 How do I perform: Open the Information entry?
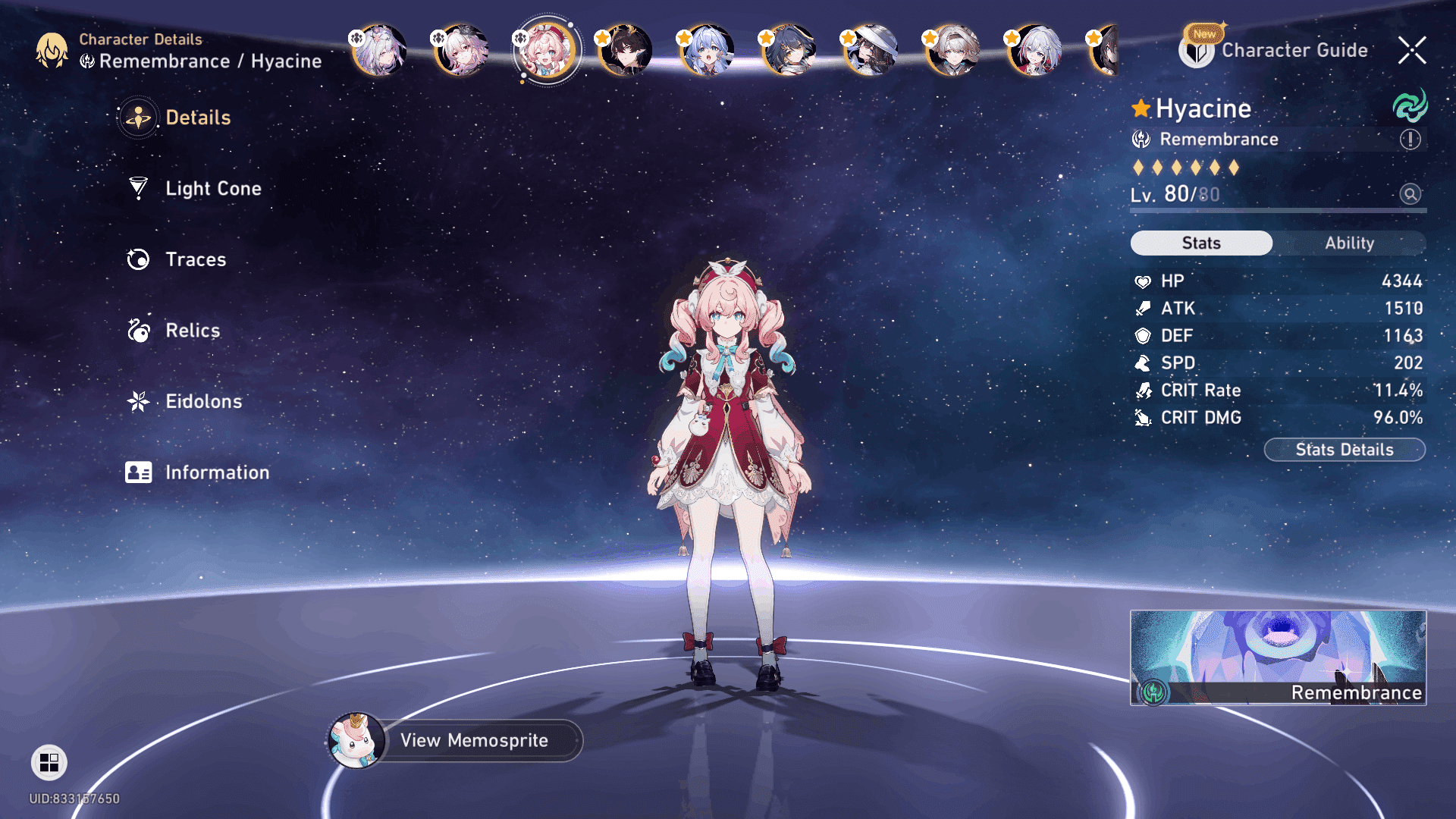coord(216,472)
